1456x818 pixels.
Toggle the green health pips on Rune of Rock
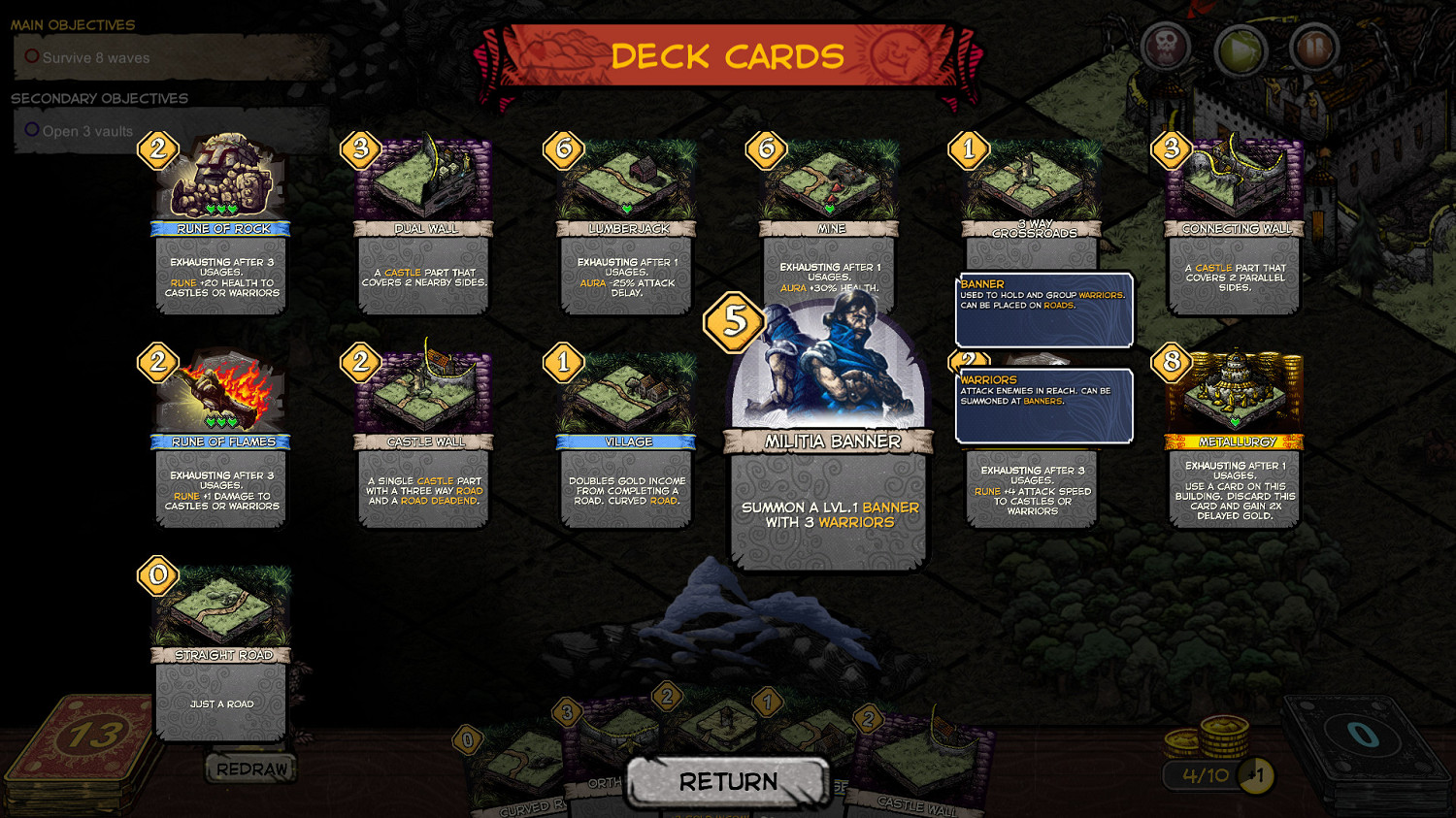click(x=220, y=210)
